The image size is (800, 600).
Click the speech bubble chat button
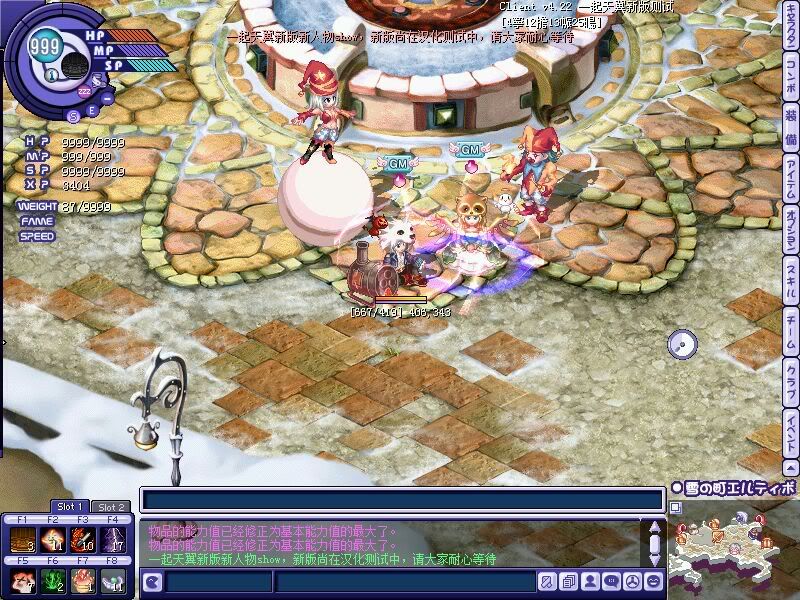[x=609, y=581]
